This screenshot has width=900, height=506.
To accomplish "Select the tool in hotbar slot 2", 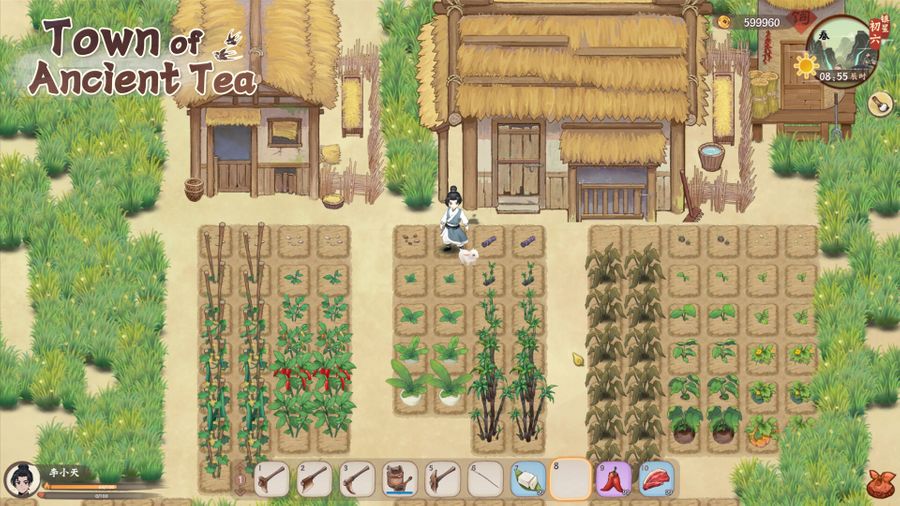I will pyautogui.click(x=314, y=479).
